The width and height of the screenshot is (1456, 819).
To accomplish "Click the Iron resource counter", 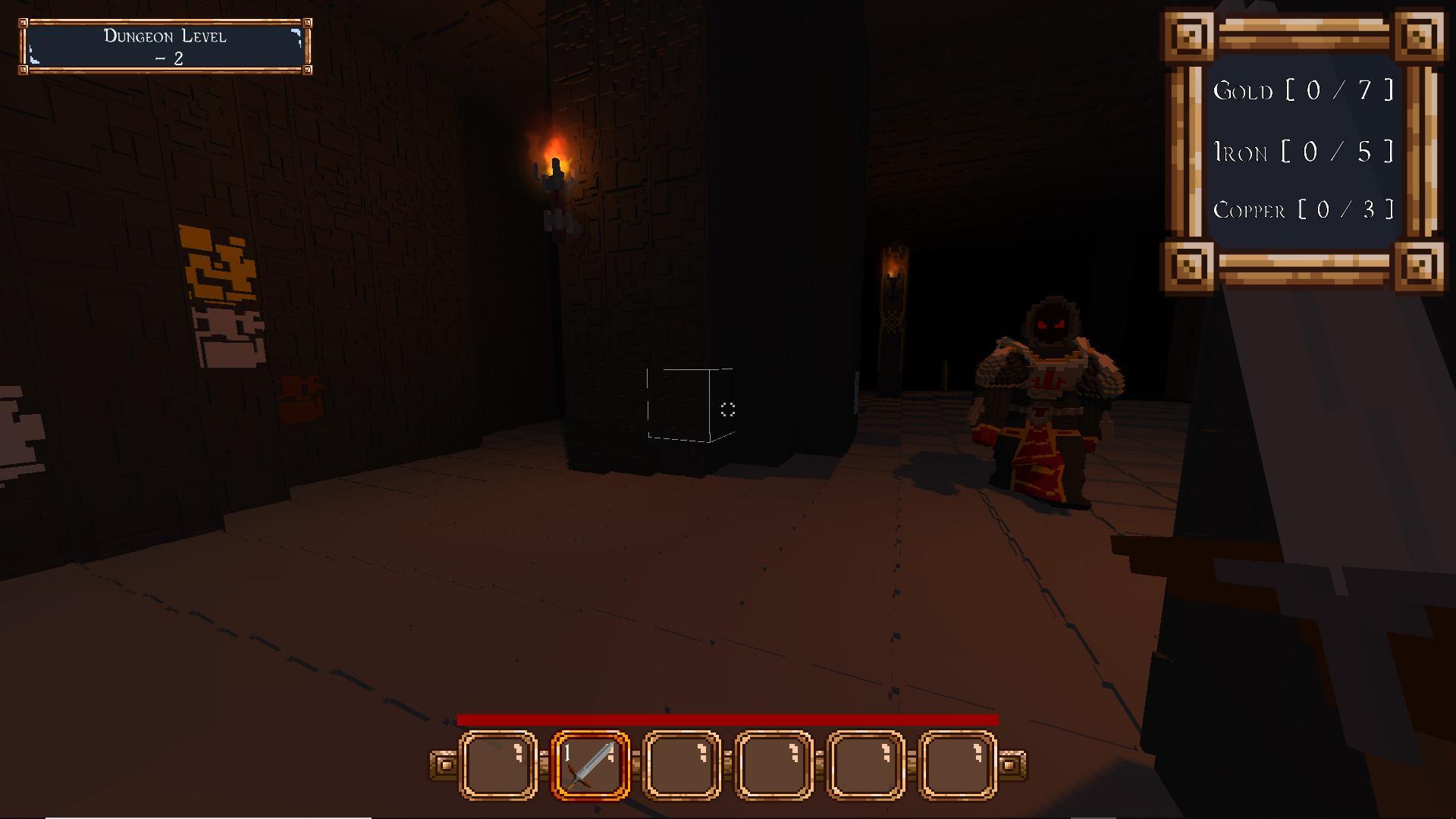I will [x=1303, y=151].
